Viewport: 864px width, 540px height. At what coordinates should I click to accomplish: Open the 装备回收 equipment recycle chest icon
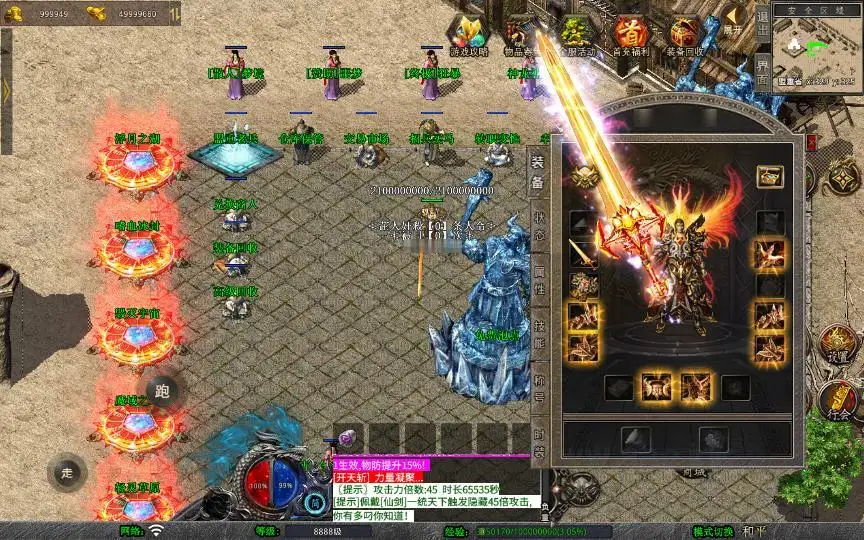[685, 36]
